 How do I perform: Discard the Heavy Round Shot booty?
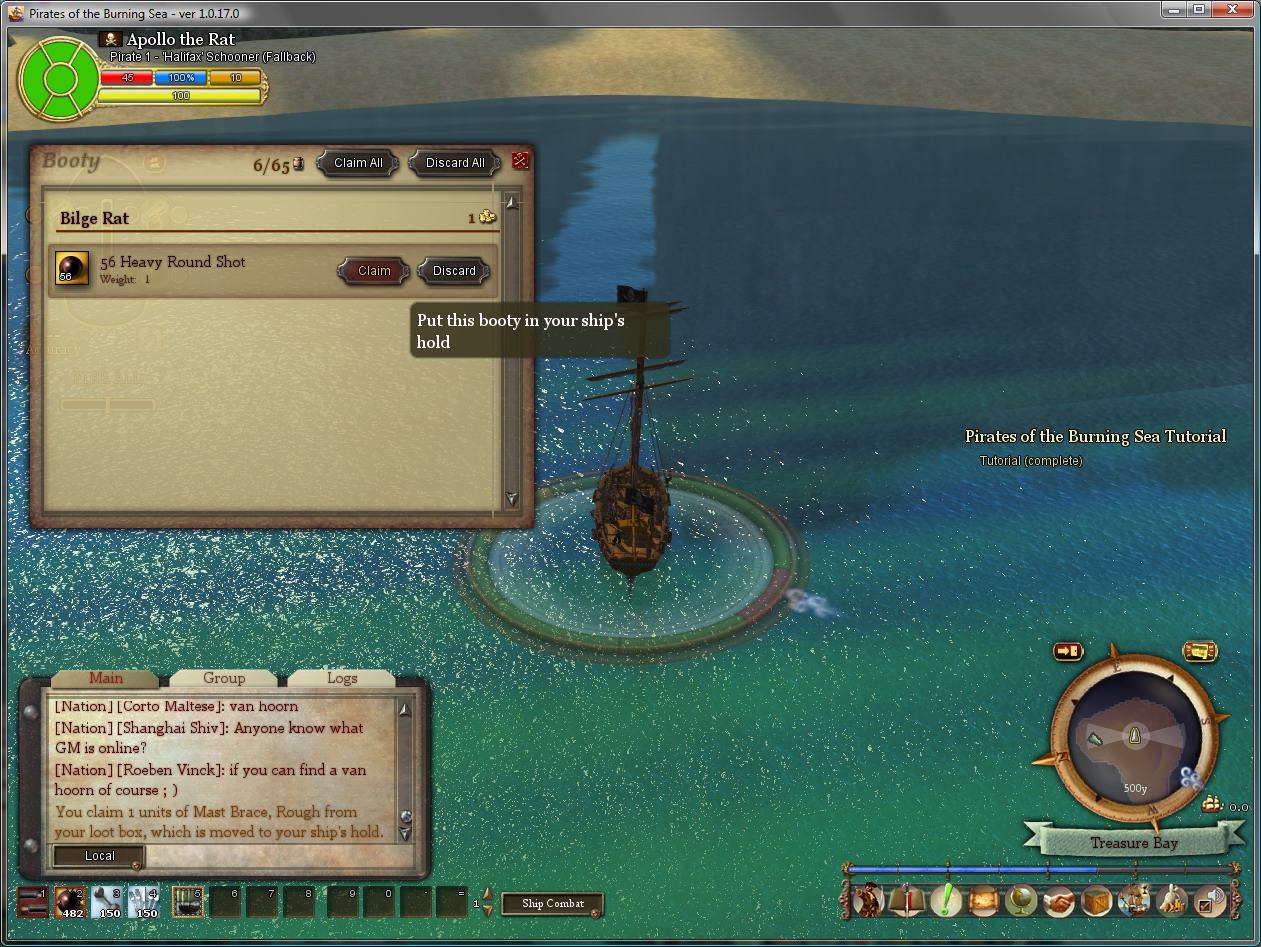coord(454,271)
